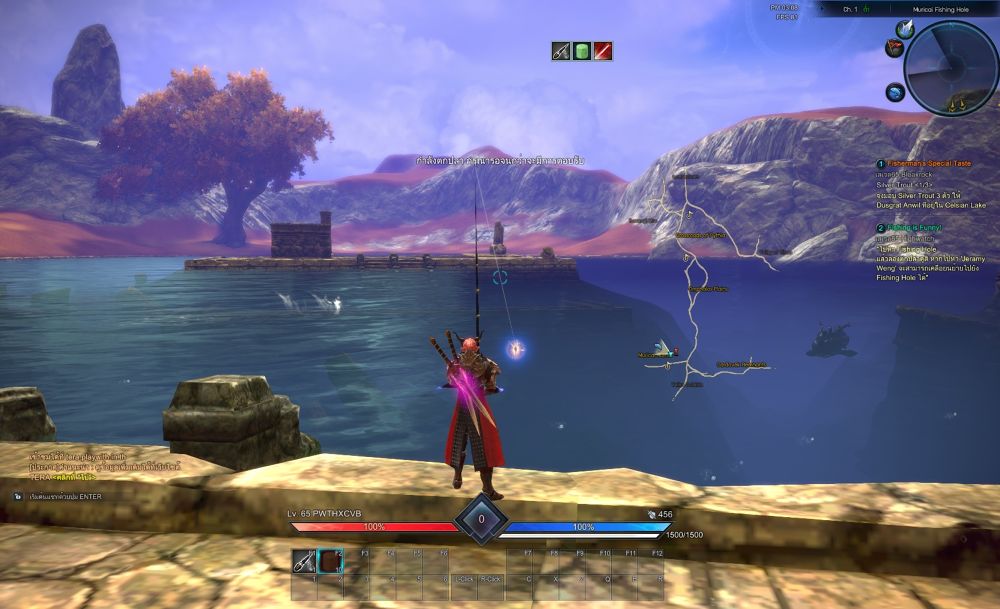Click the blue fish icon by minimap
Image resolution: width=1000 pixels, height=609 pixels.
(x=894, y=92)
